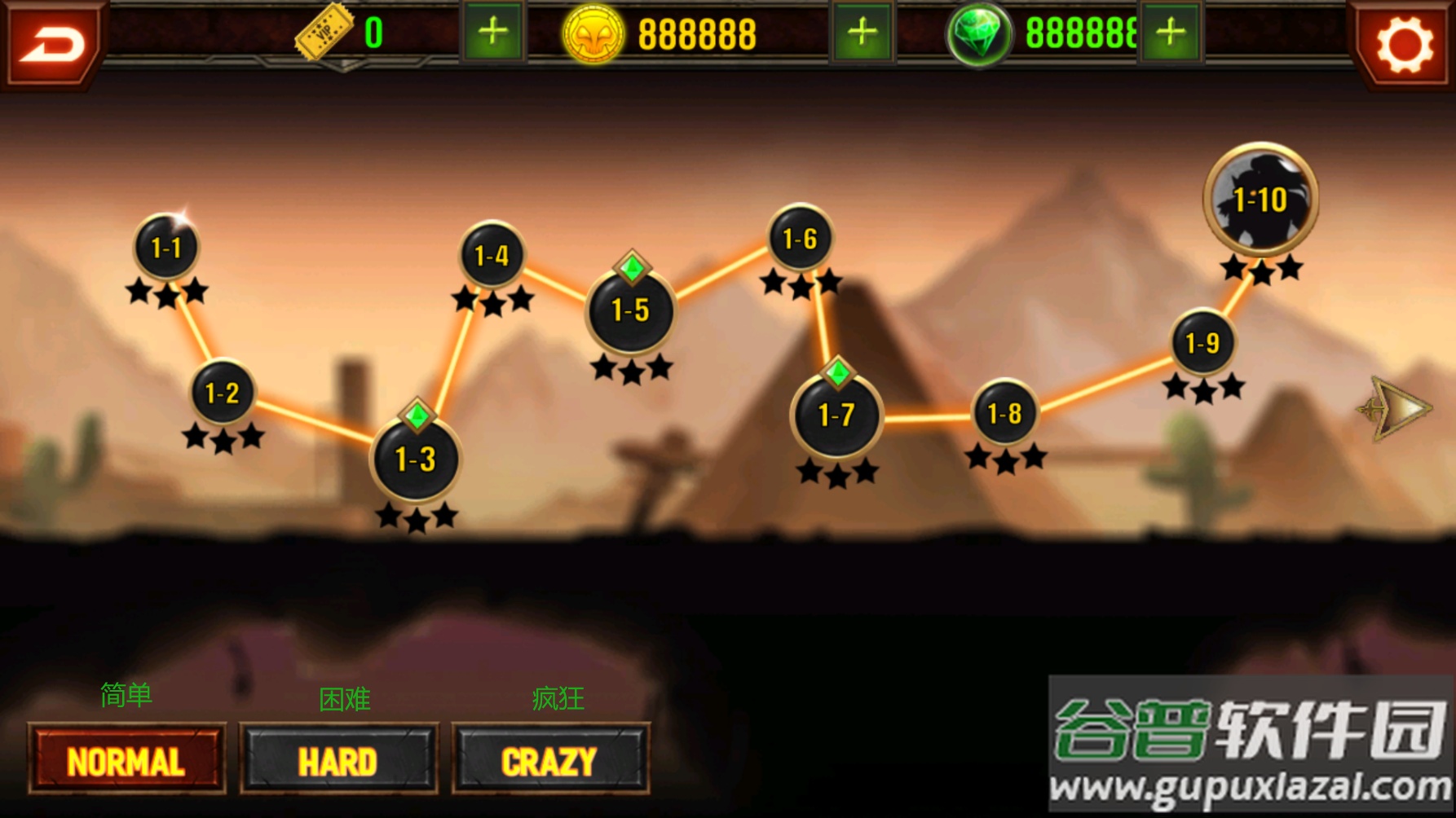Start stage 1-7

(836, 416)
